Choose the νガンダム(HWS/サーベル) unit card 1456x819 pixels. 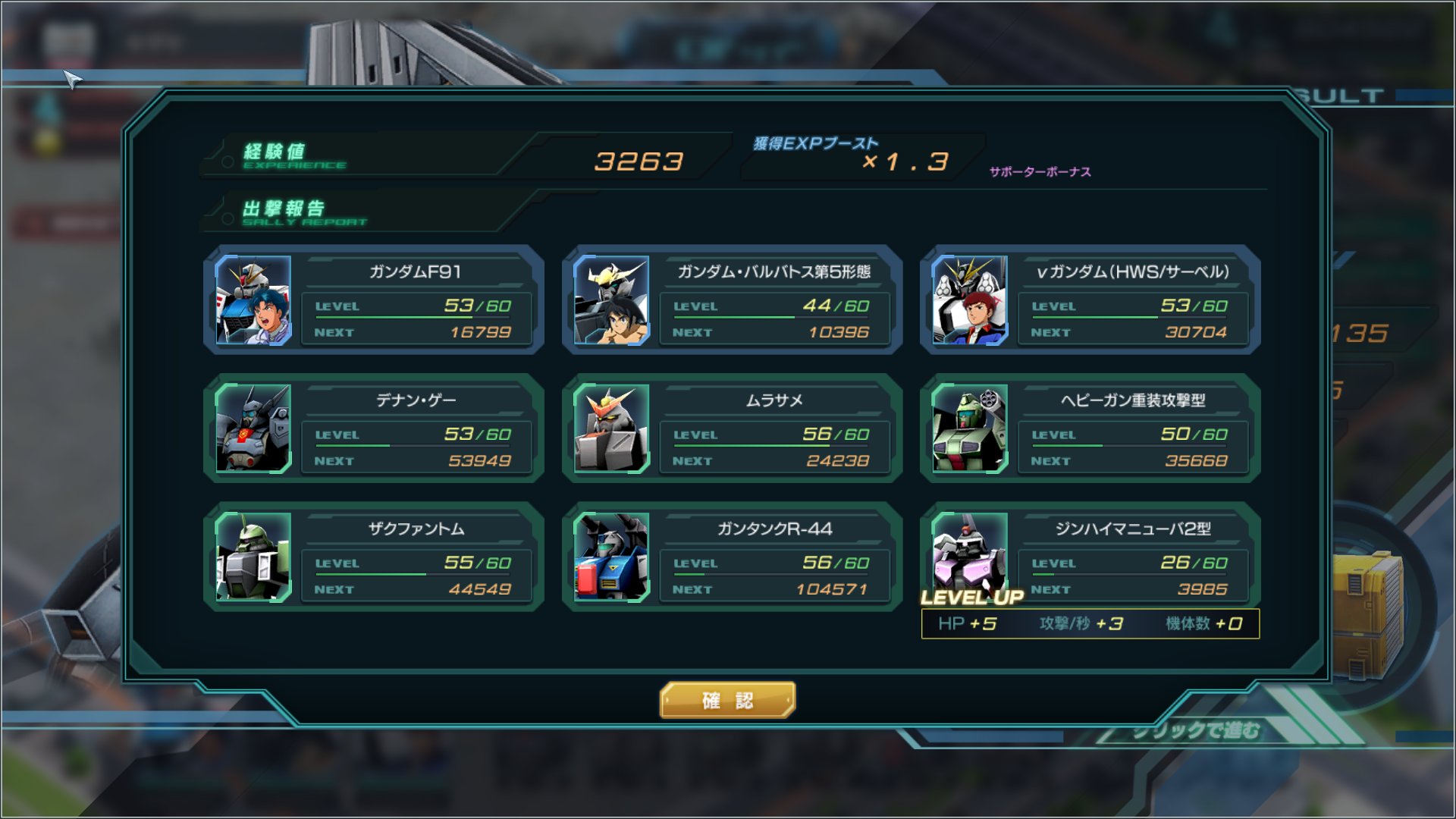(1090, 300)
